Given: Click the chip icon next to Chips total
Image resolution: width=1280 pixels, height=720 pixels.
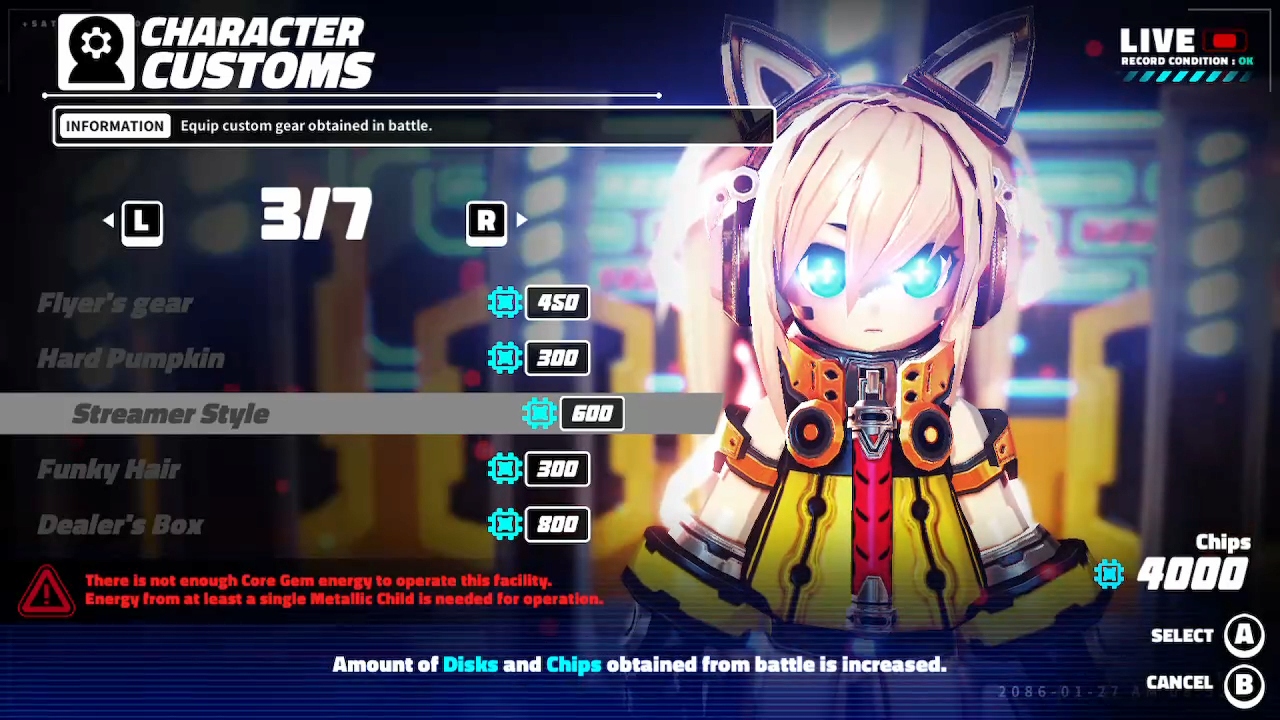Looking at the screenshot, I should 1110,573.
